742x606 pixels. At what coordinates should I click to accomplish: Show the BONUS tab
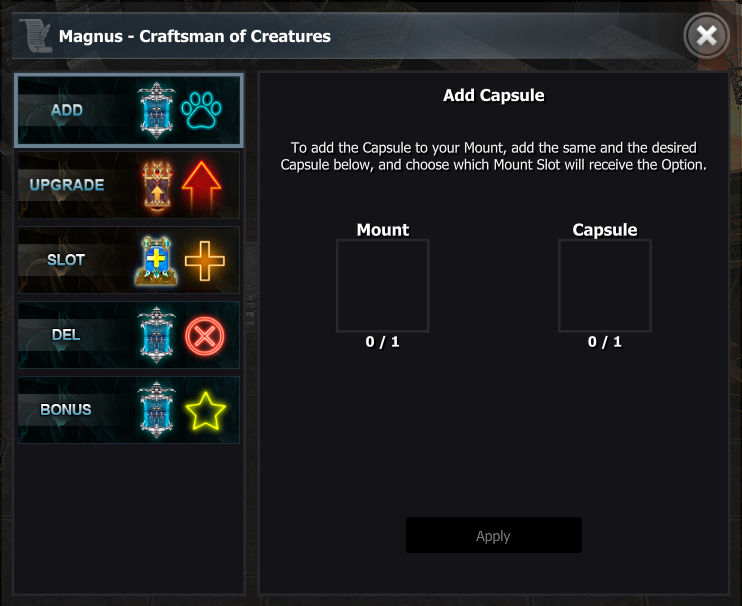click(128, 410)
